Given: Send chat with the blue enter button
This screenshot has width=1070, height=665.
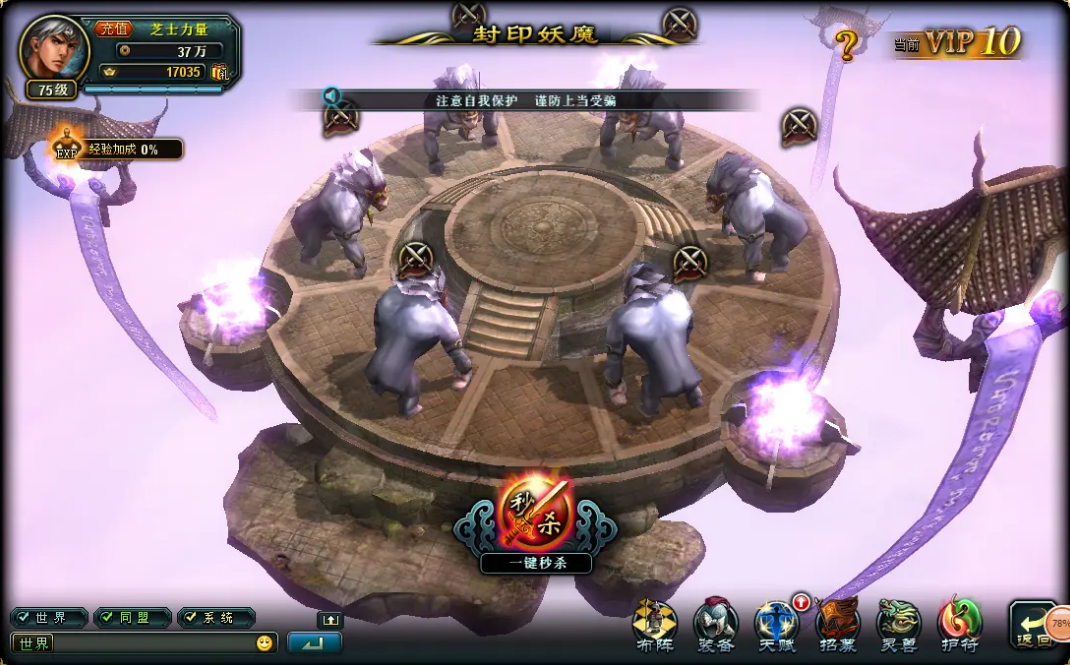Looking at the screenshot, I should click(x=314, y=643).
